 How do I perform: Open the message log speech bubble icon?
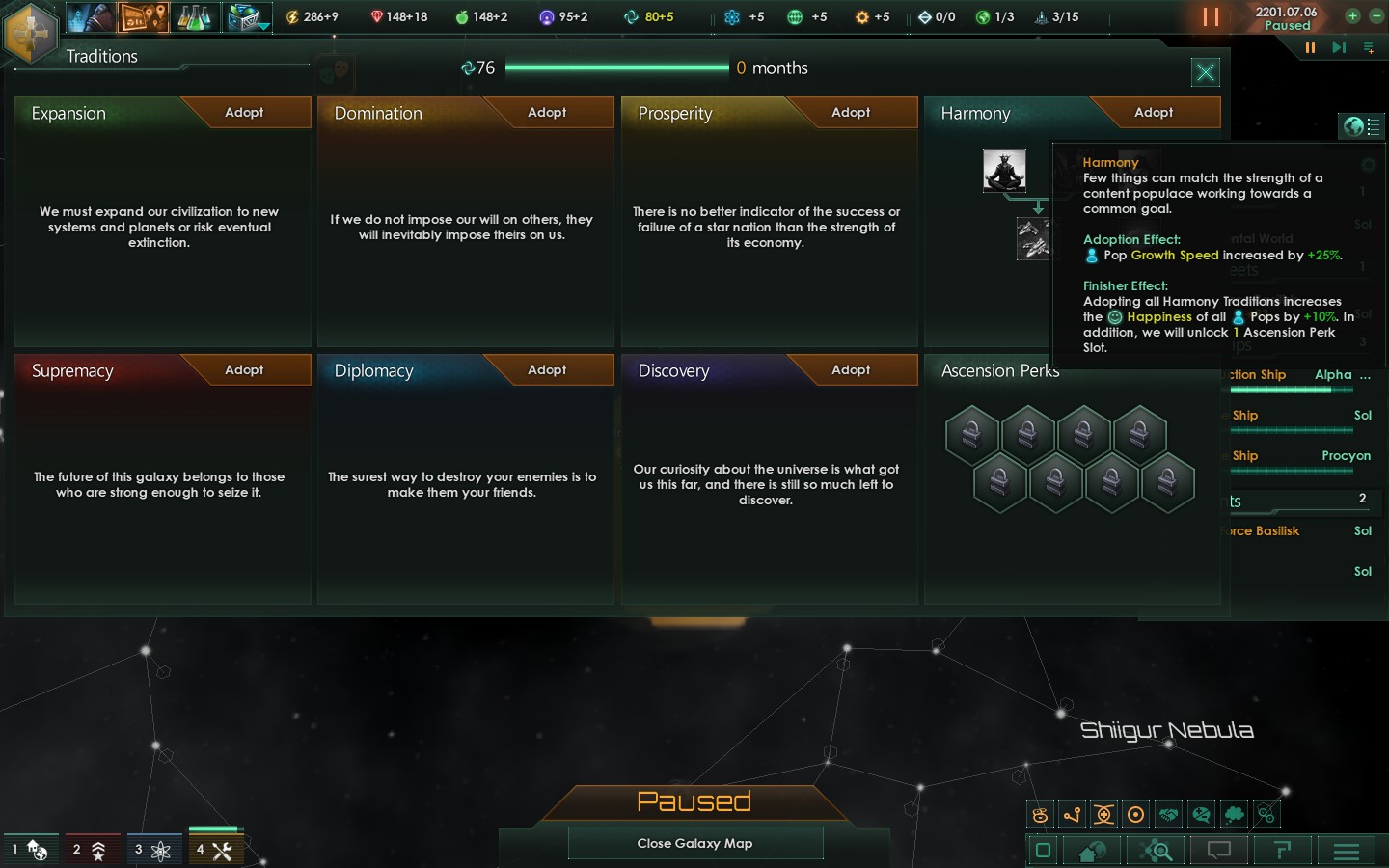click(1218, 851)
